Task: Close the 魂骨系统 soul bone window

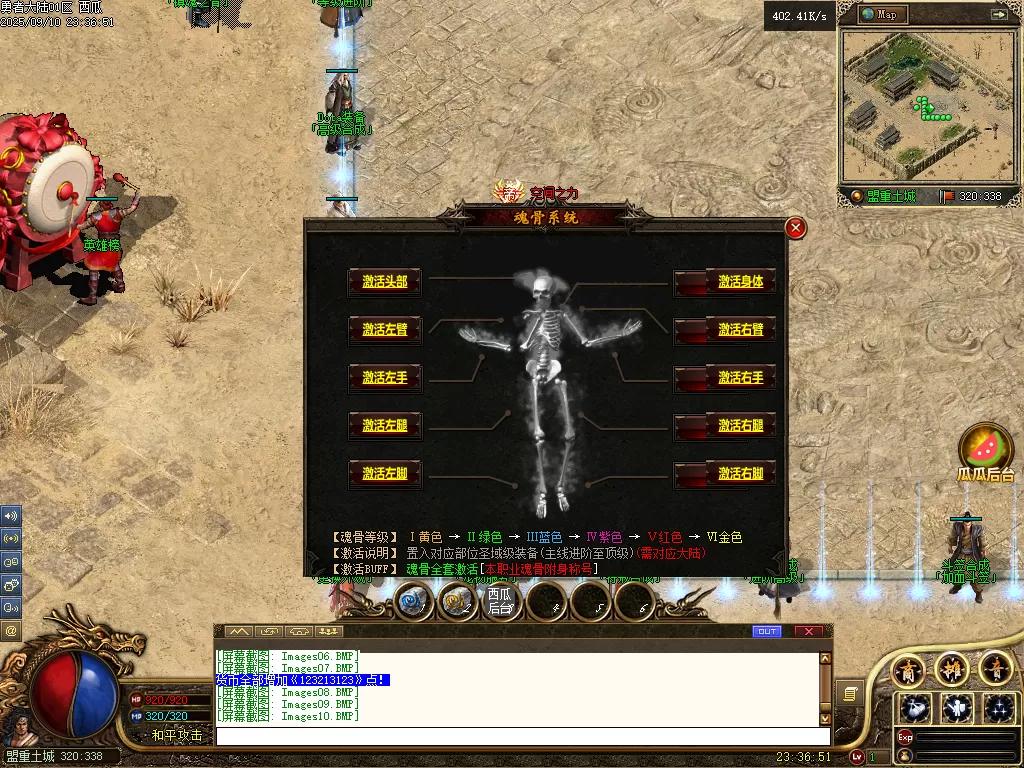Action: pos(796,228)
